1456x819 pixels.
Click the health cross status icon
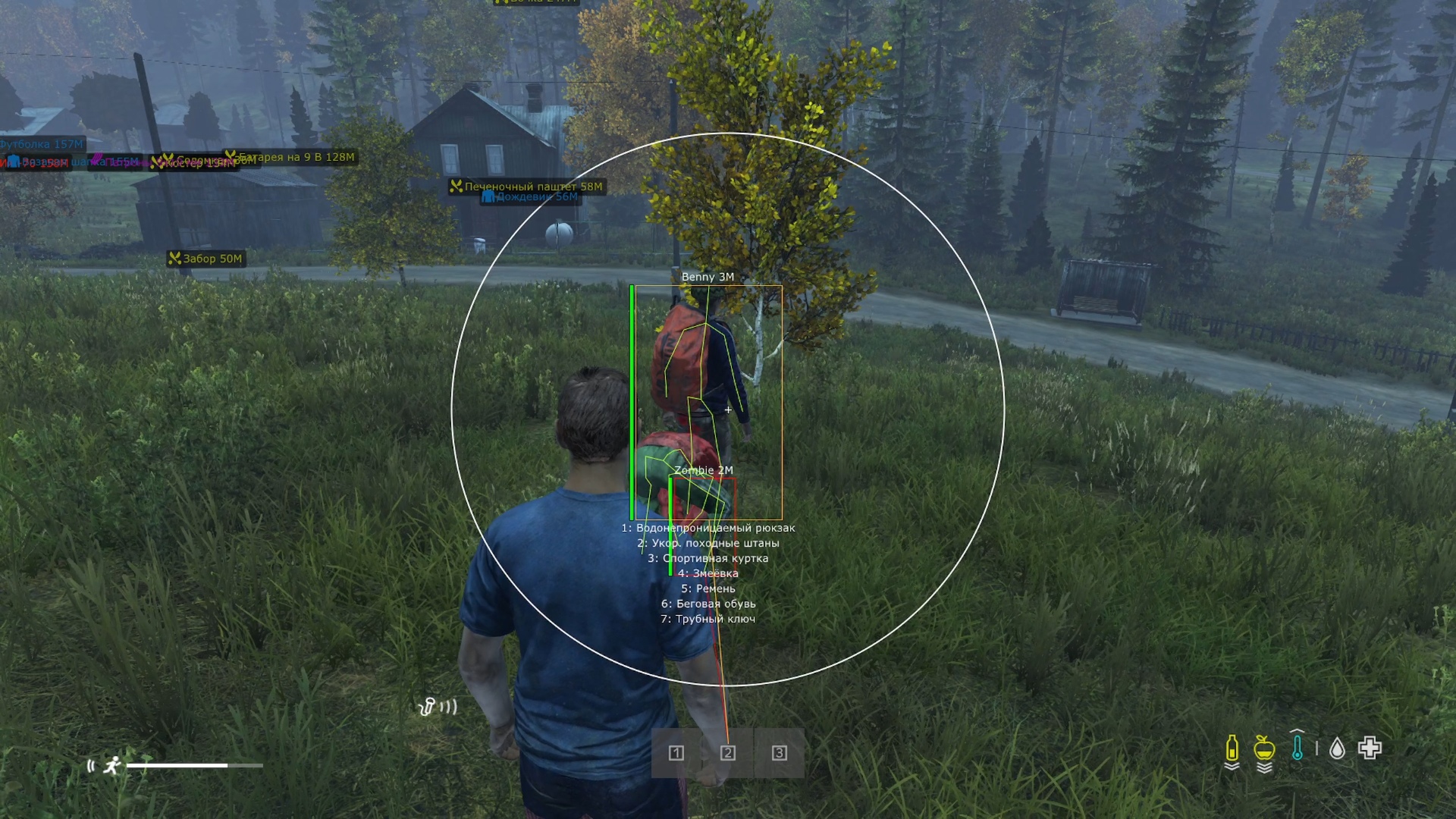point(1370,748)
